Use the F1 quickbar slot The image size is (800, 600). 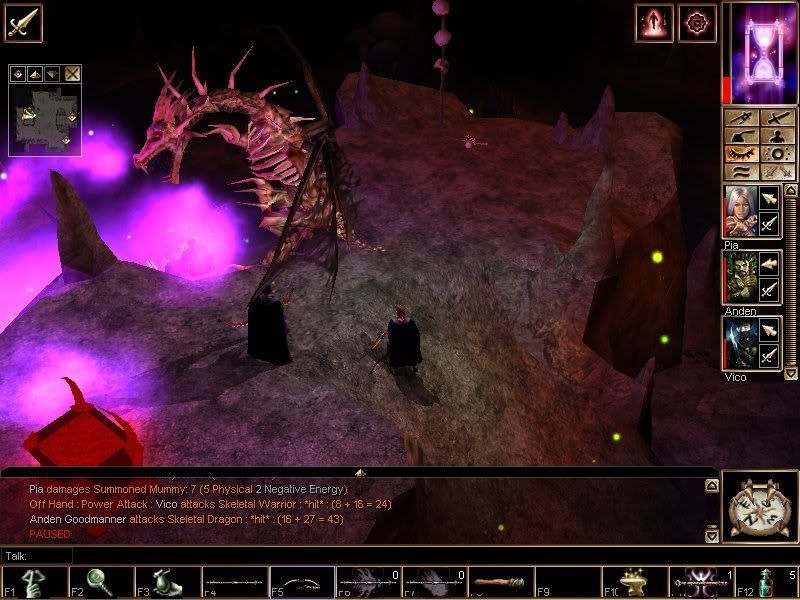point(32,582)
